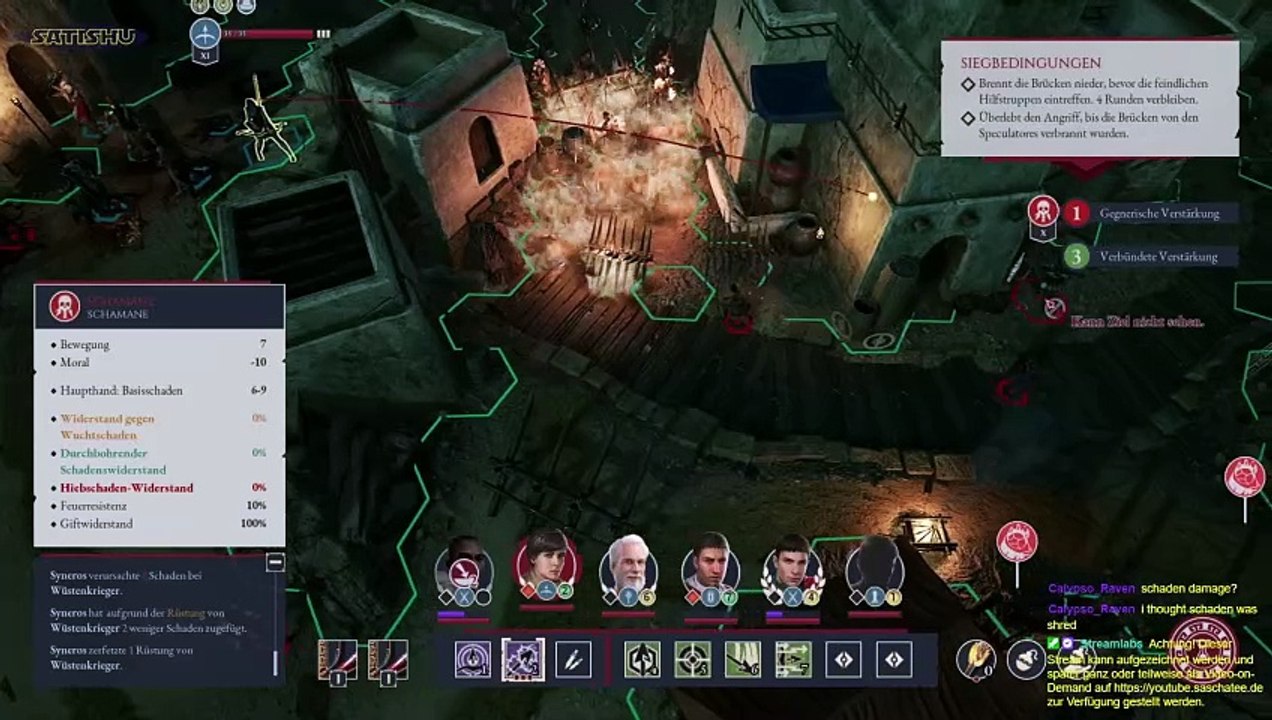
Task: Use the water flask item icon
Action: [x=1025, y=659]
